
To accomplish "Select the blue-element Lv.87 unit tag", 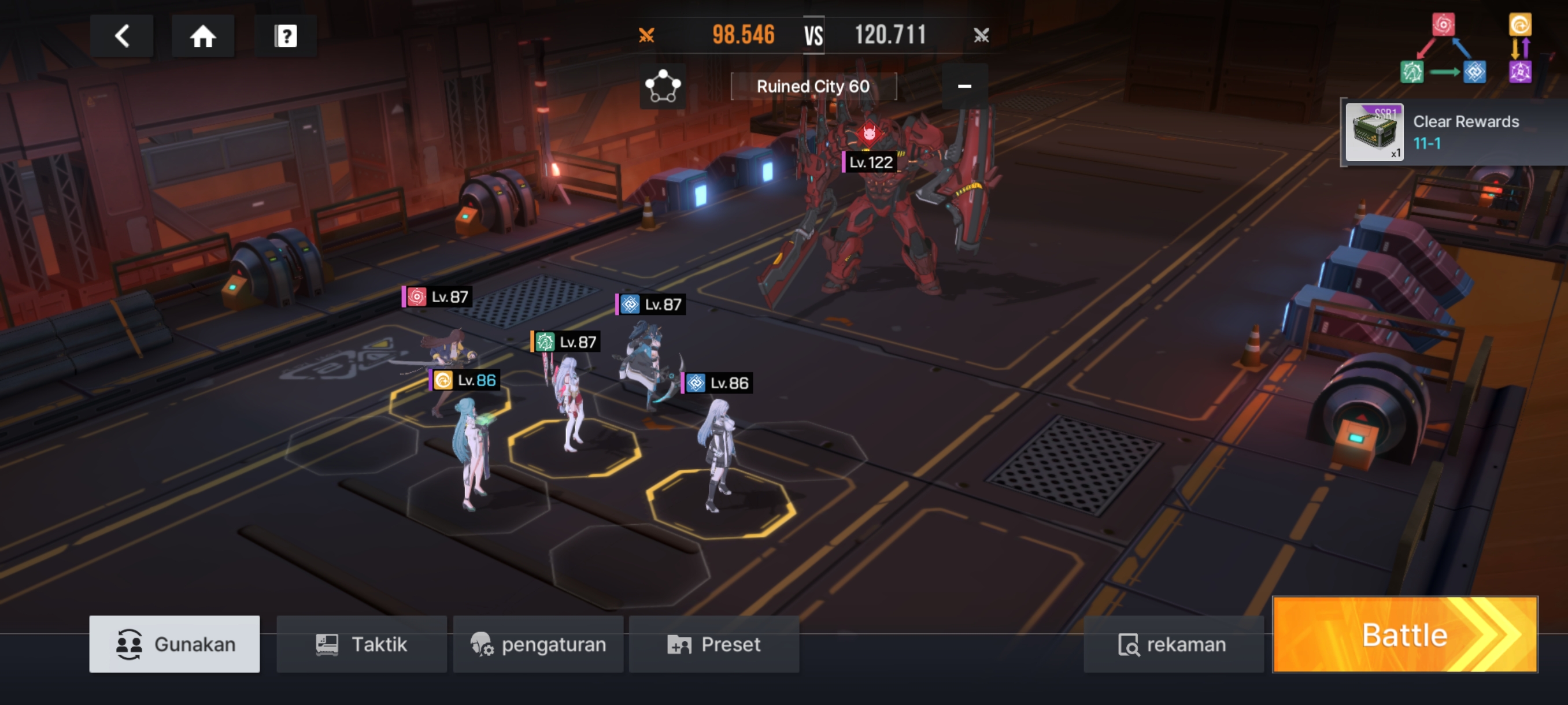I will 650,304.
